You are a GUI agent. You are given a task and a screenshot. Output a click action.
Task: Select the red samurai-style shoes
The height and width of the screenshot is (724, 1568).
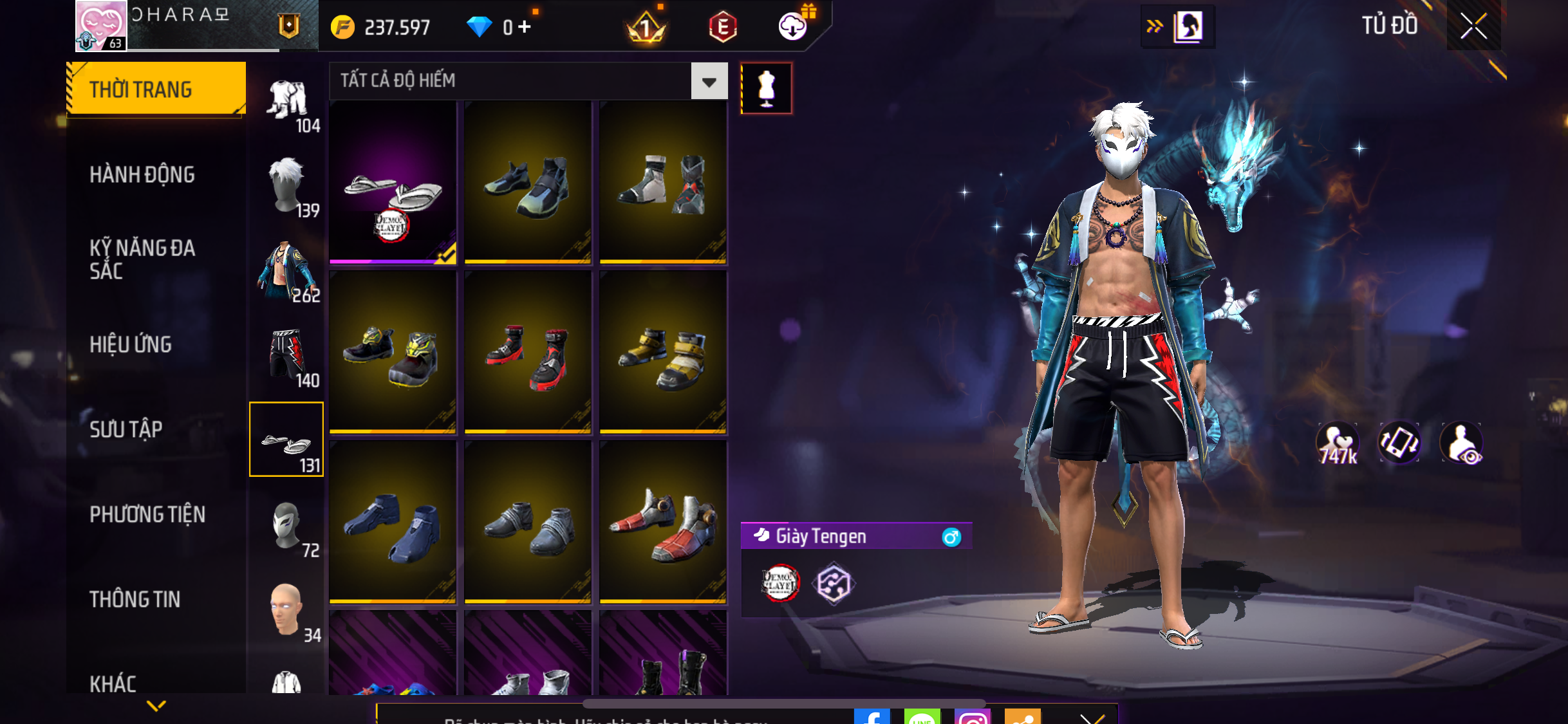663,522
